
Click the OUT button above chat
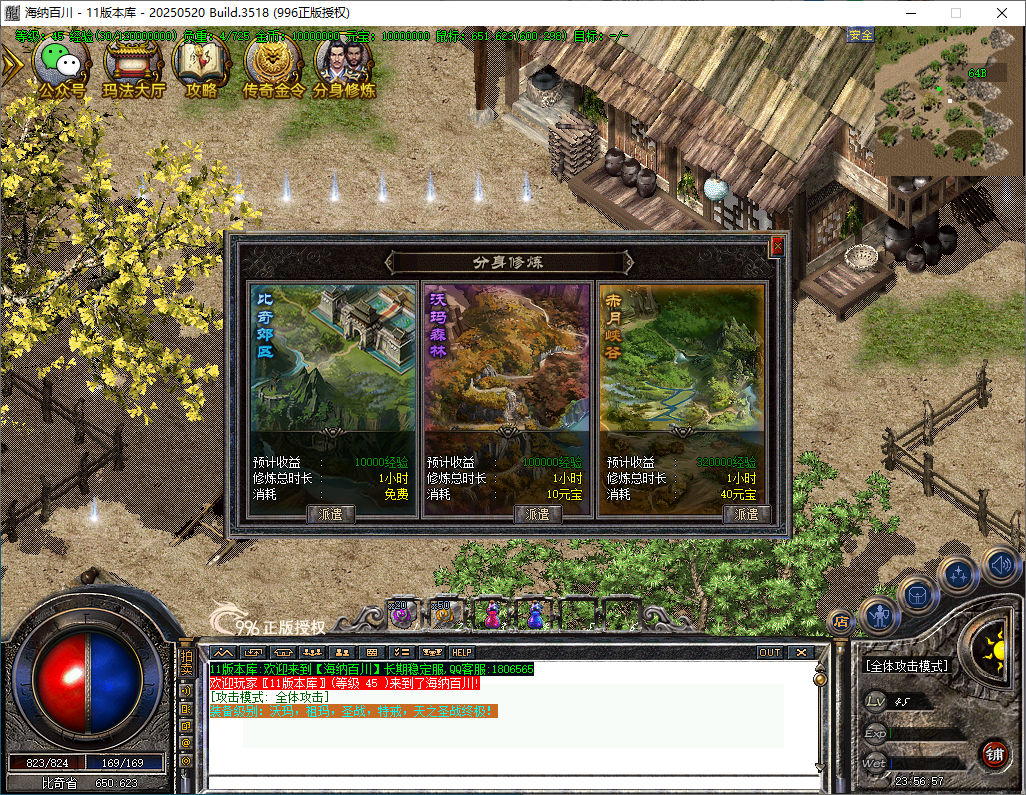[x=769, y=652]
